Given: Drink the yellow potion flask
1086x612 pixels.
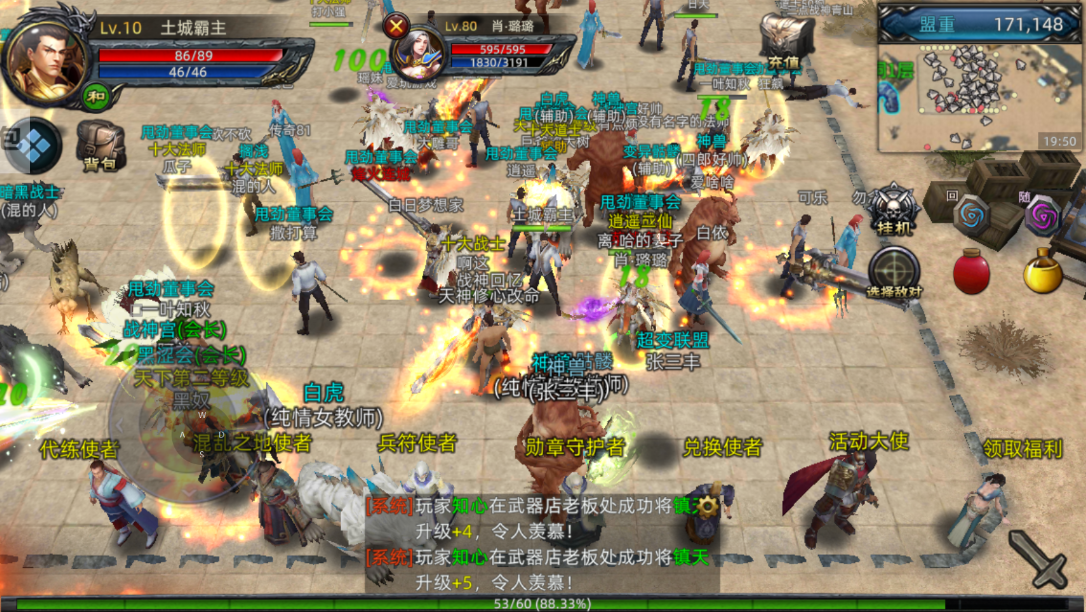Looking at the screenshot, I should point(1043,271).
